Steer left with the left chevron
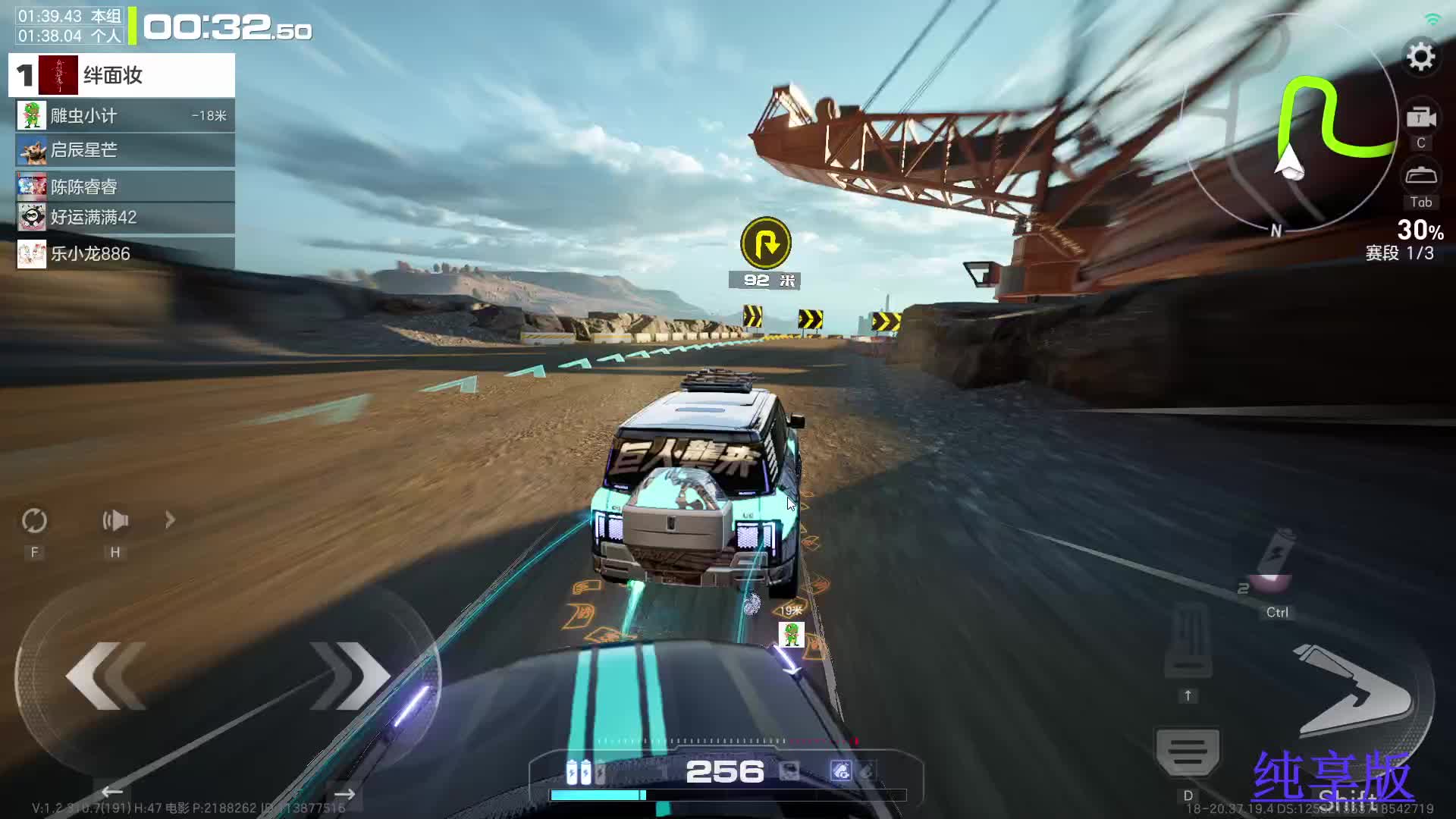This screenshot has height=819, width=1456. tap(106, 675)
